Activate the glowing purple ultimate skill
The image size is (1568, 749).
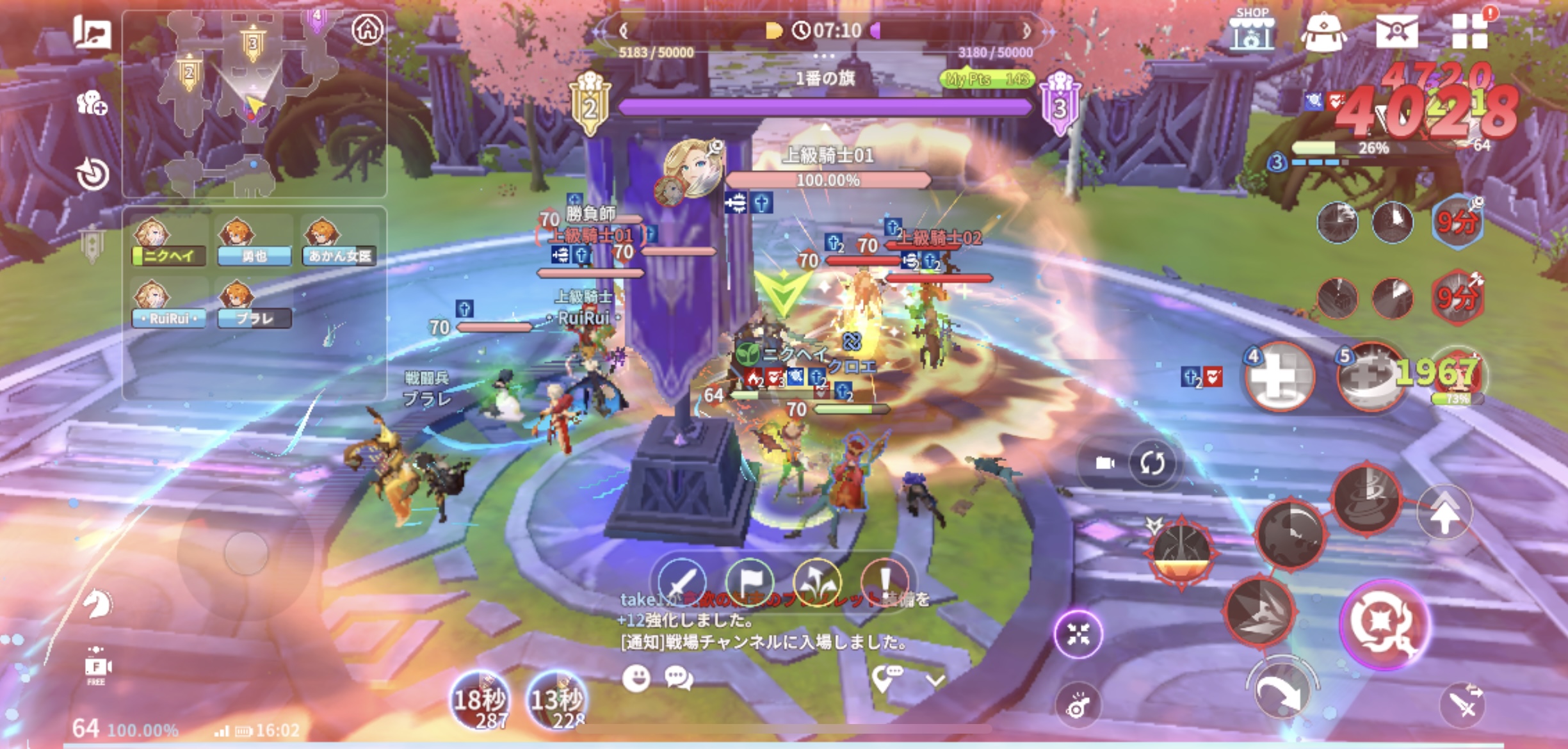tap(1385, 624)
